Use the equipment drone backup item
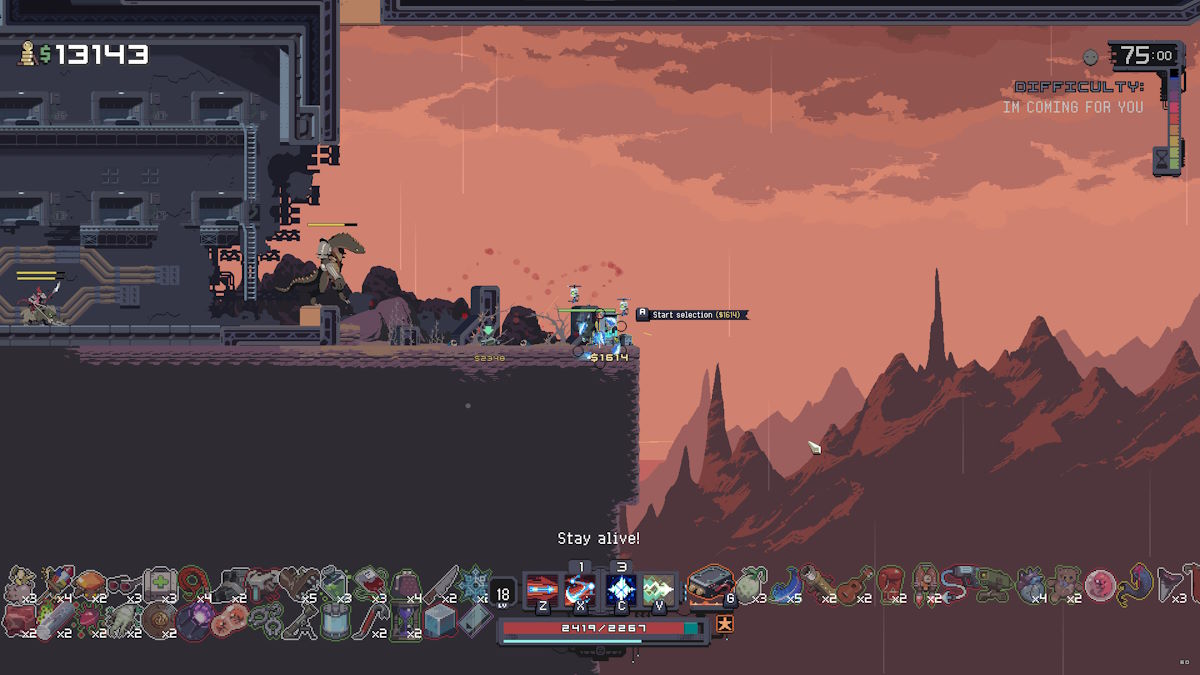 coord(712,585)
